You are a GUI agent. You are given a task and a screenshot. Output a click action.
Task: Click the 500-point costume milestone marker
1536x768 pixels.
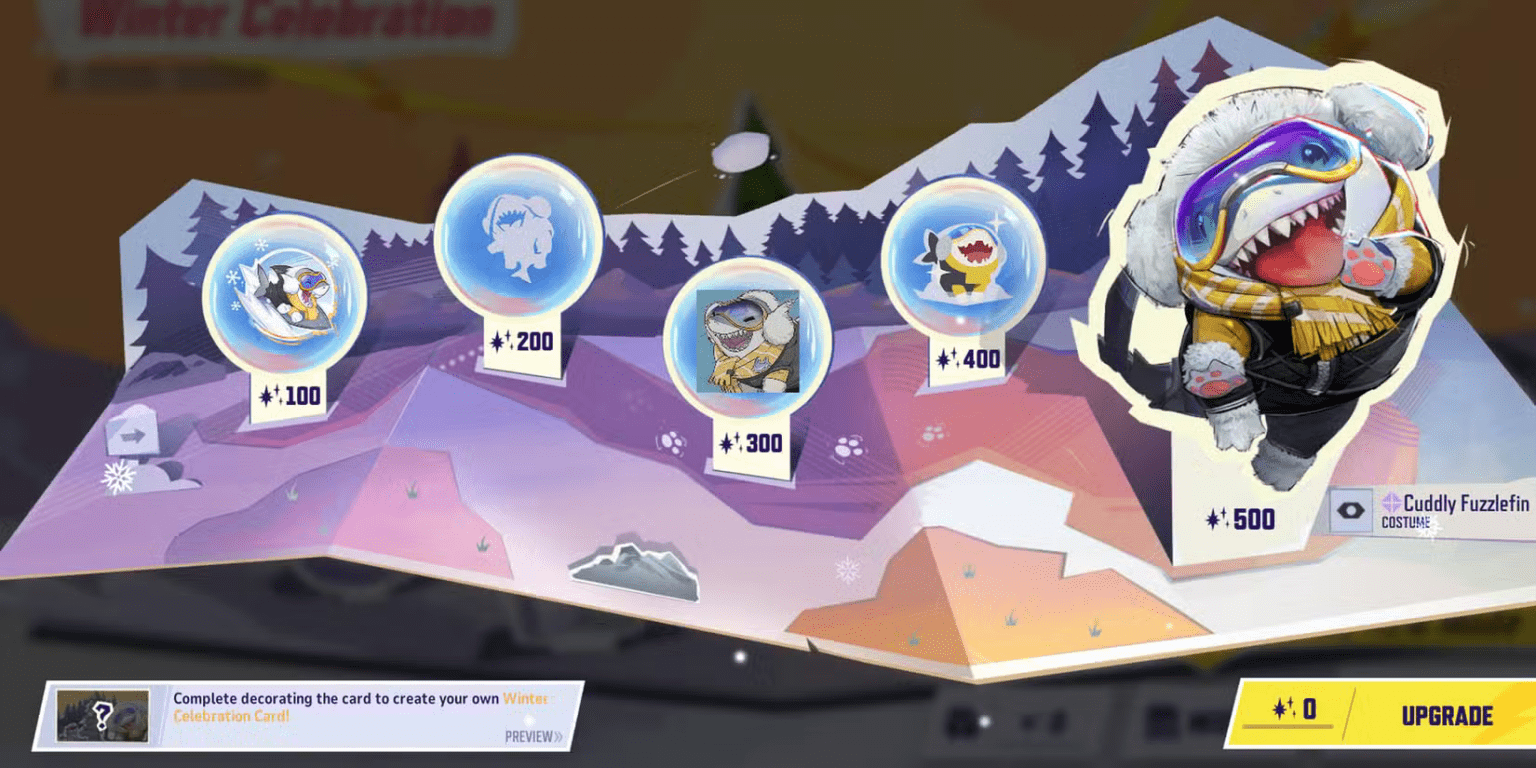[x=1242, y=519]
